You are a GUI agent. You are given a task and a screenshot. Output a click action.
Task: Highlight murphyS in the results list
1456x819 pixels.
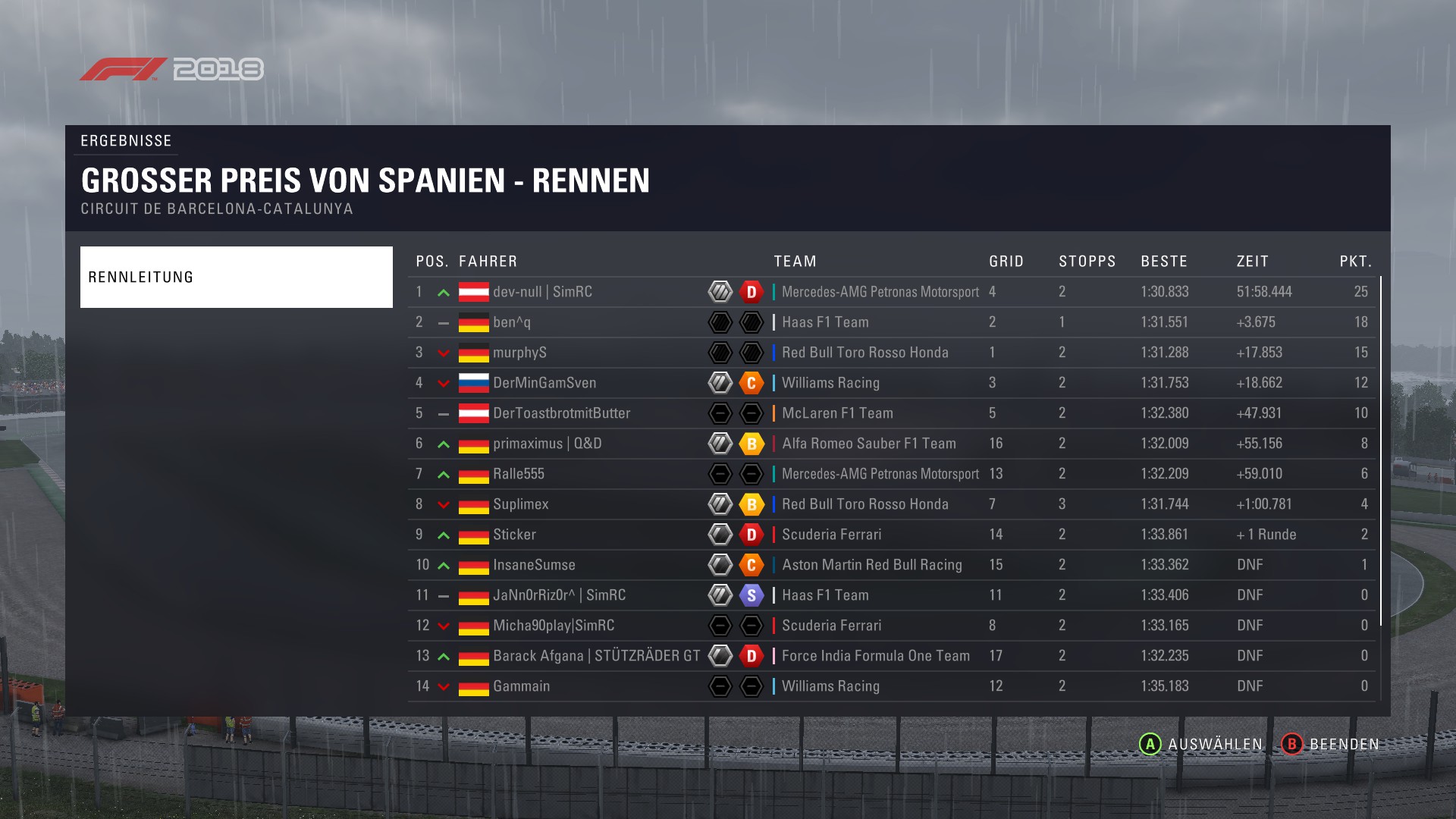pyautogui.click(x=519, y=353)
